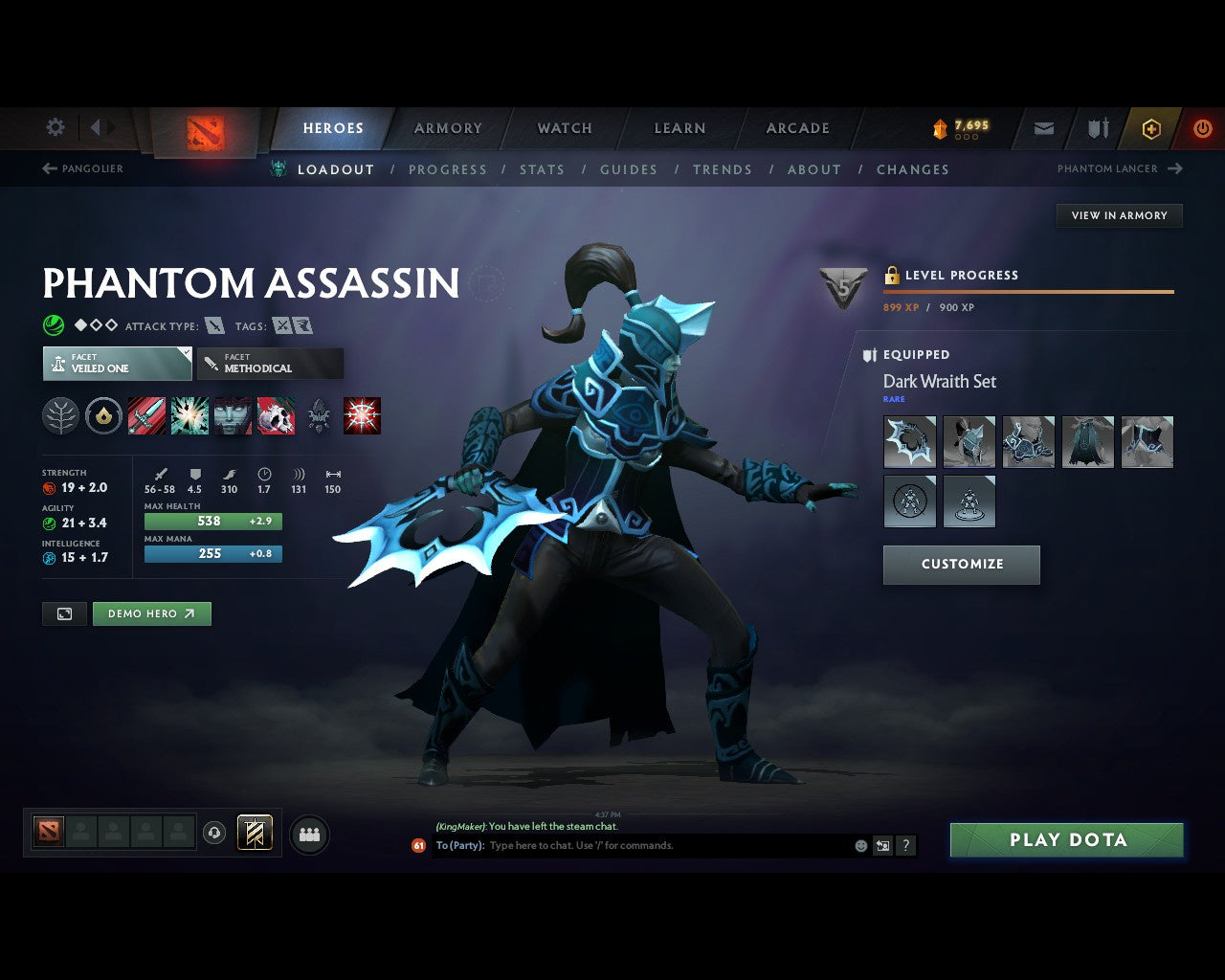Customize the equipped Dark Wraith Set
The height and width of the screenshot is (980, 1225).
[x=961, y=565]
